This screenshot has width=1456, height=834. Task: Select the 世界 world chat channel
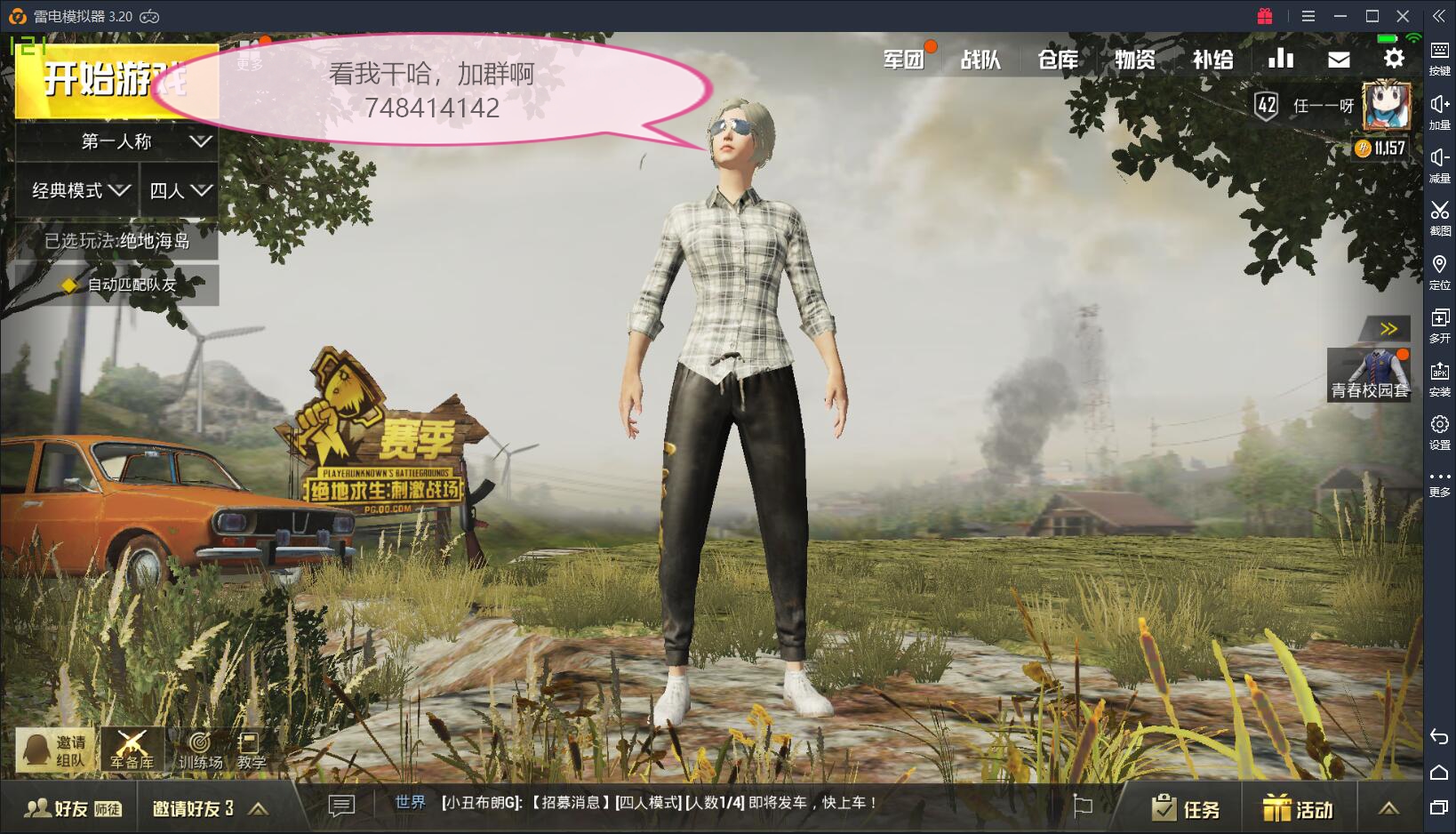click(410, 802)
